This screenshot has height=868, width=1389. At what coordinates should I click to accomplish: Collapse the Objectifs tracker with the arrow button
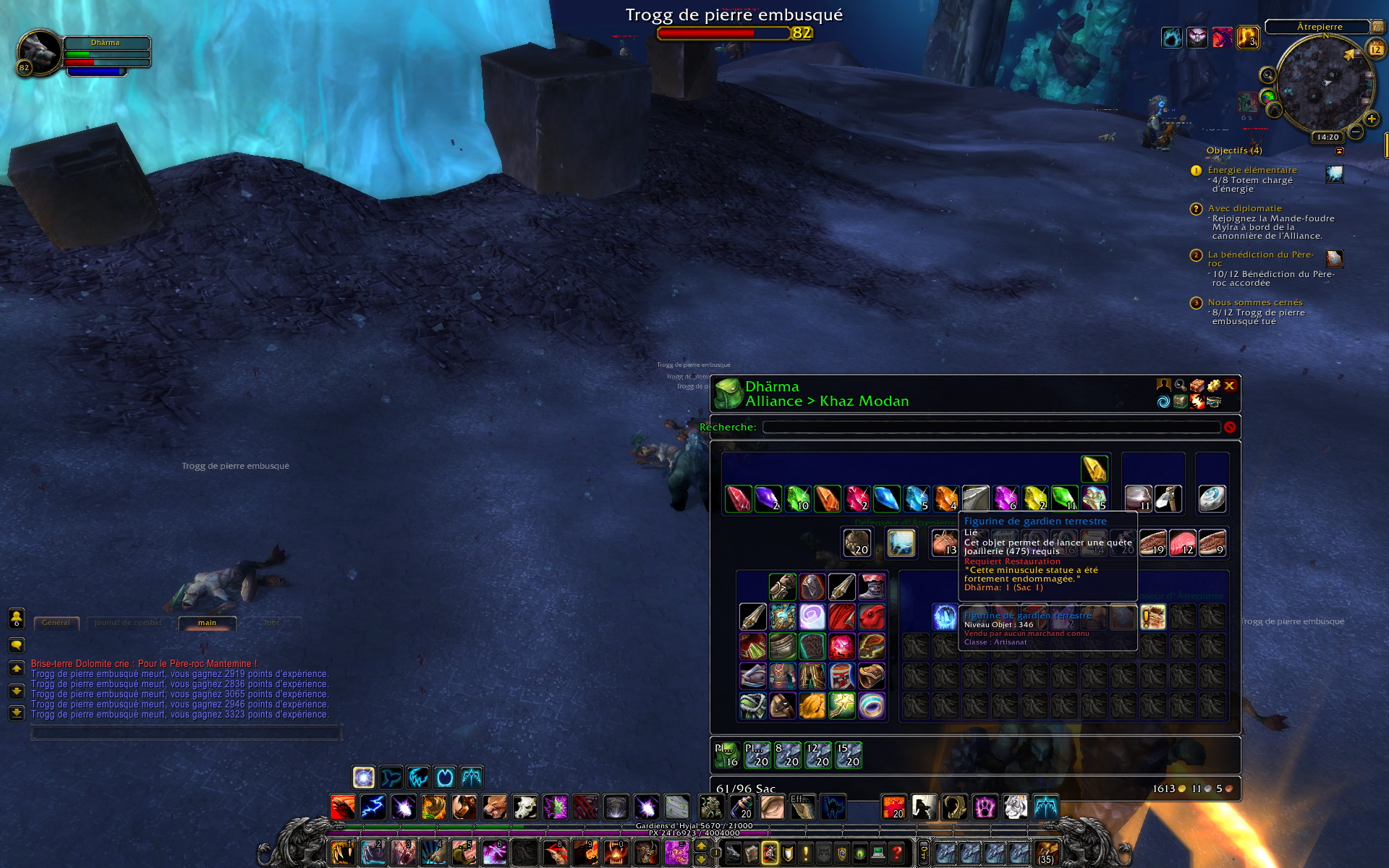pos(1339,151)
